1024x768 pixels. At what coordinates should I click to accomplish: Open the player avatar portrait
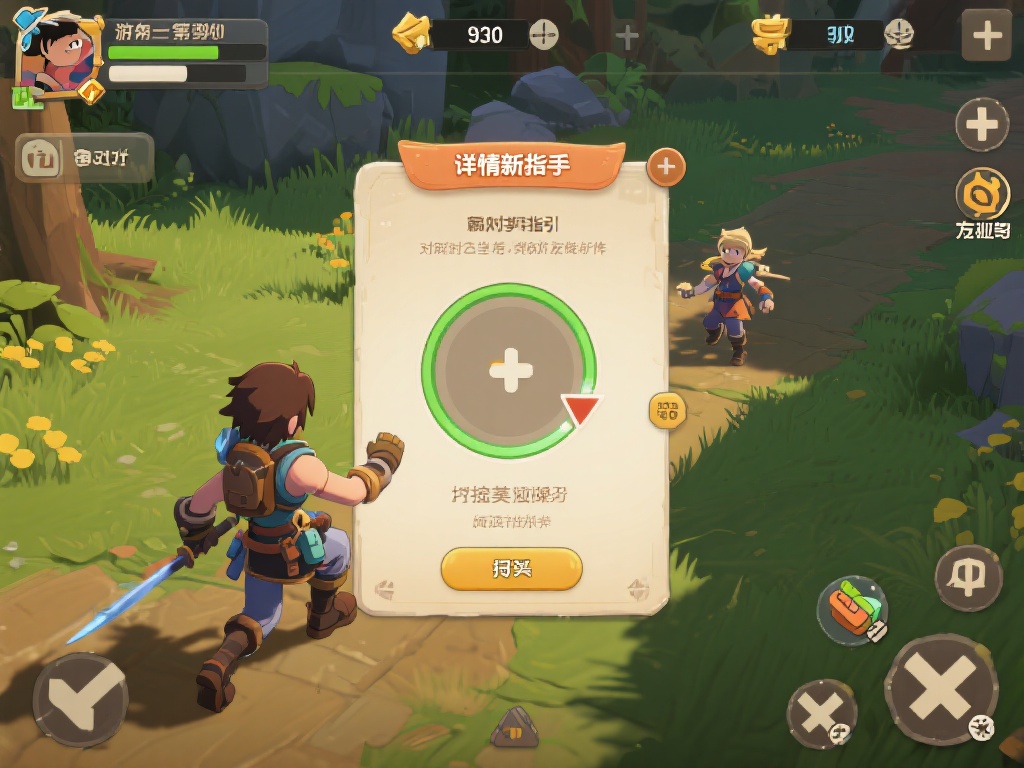coord(58,56)
